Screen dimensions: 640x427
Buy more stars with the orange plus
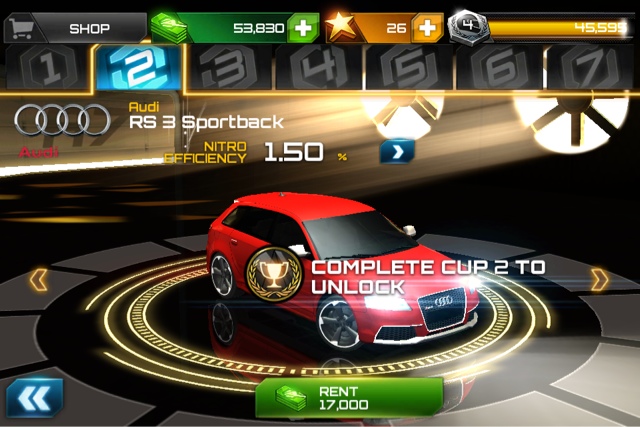coord(427,28)
